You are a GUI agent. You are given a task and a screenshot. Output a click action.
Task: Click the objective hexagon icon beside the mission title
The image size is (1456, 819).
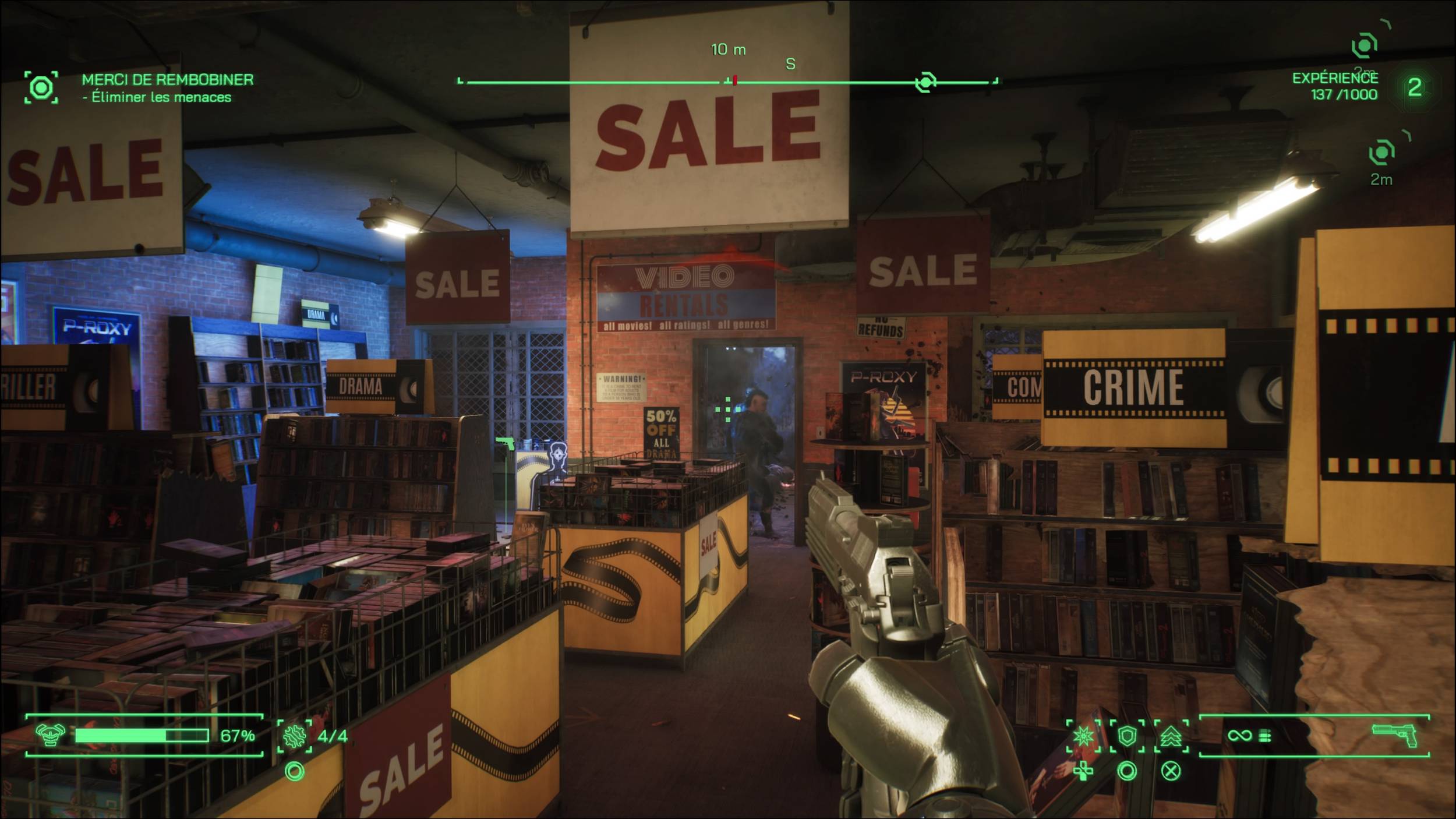41,88
